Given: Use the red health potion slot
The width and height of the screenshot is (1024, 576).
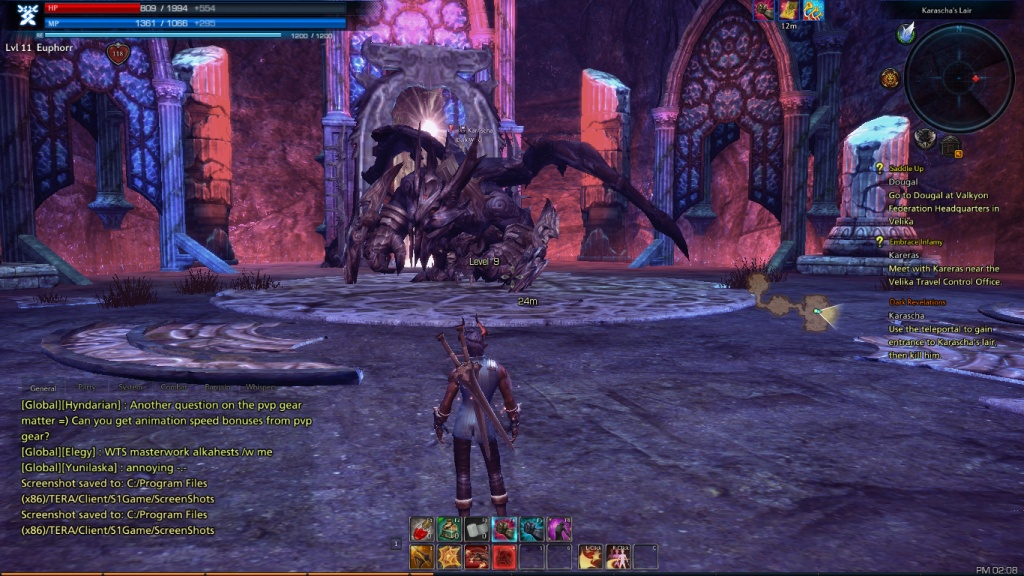Looking at the screenshot, I should click(x=422, y=529).
